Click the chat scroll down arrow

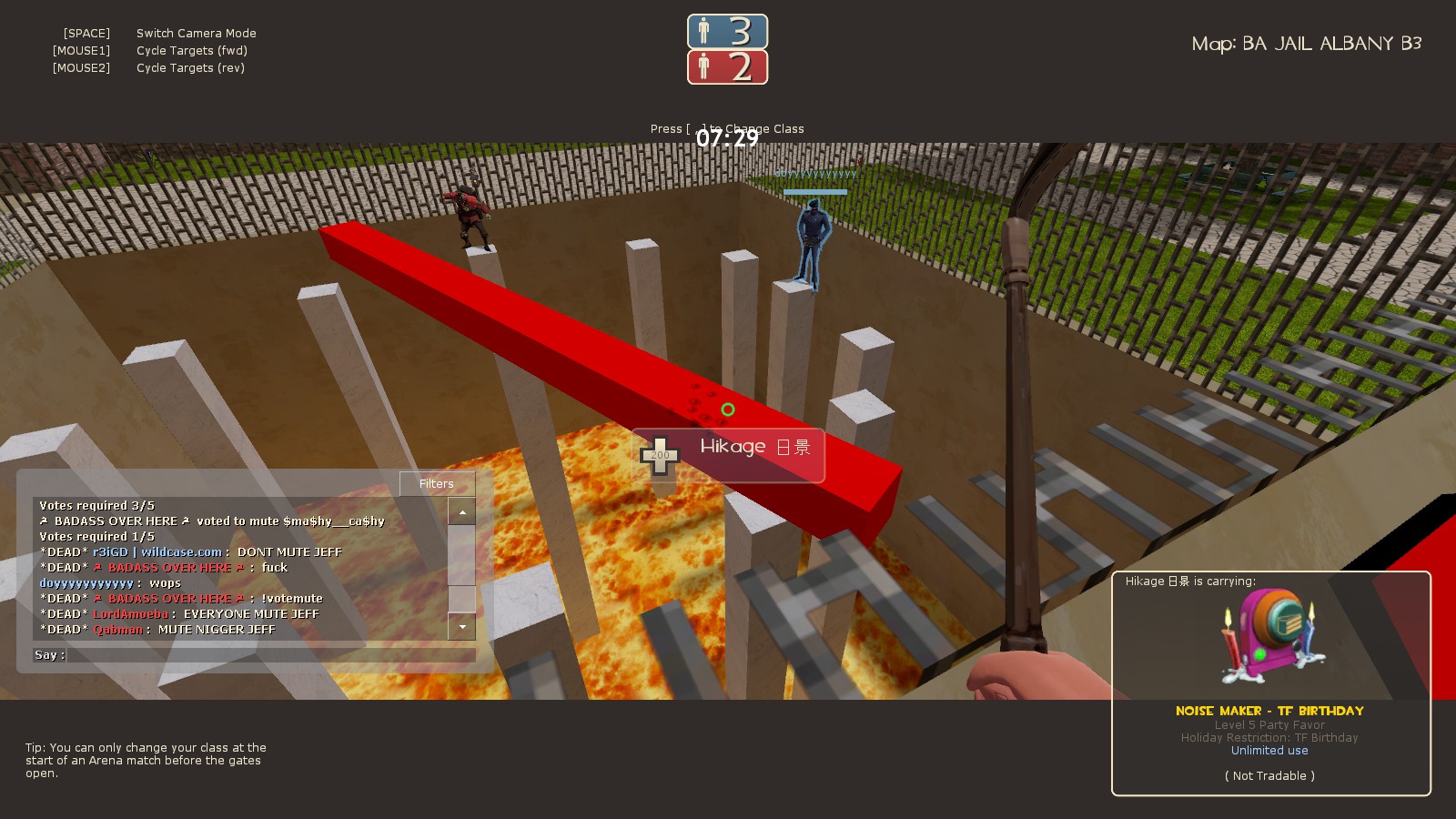(462, 627)
